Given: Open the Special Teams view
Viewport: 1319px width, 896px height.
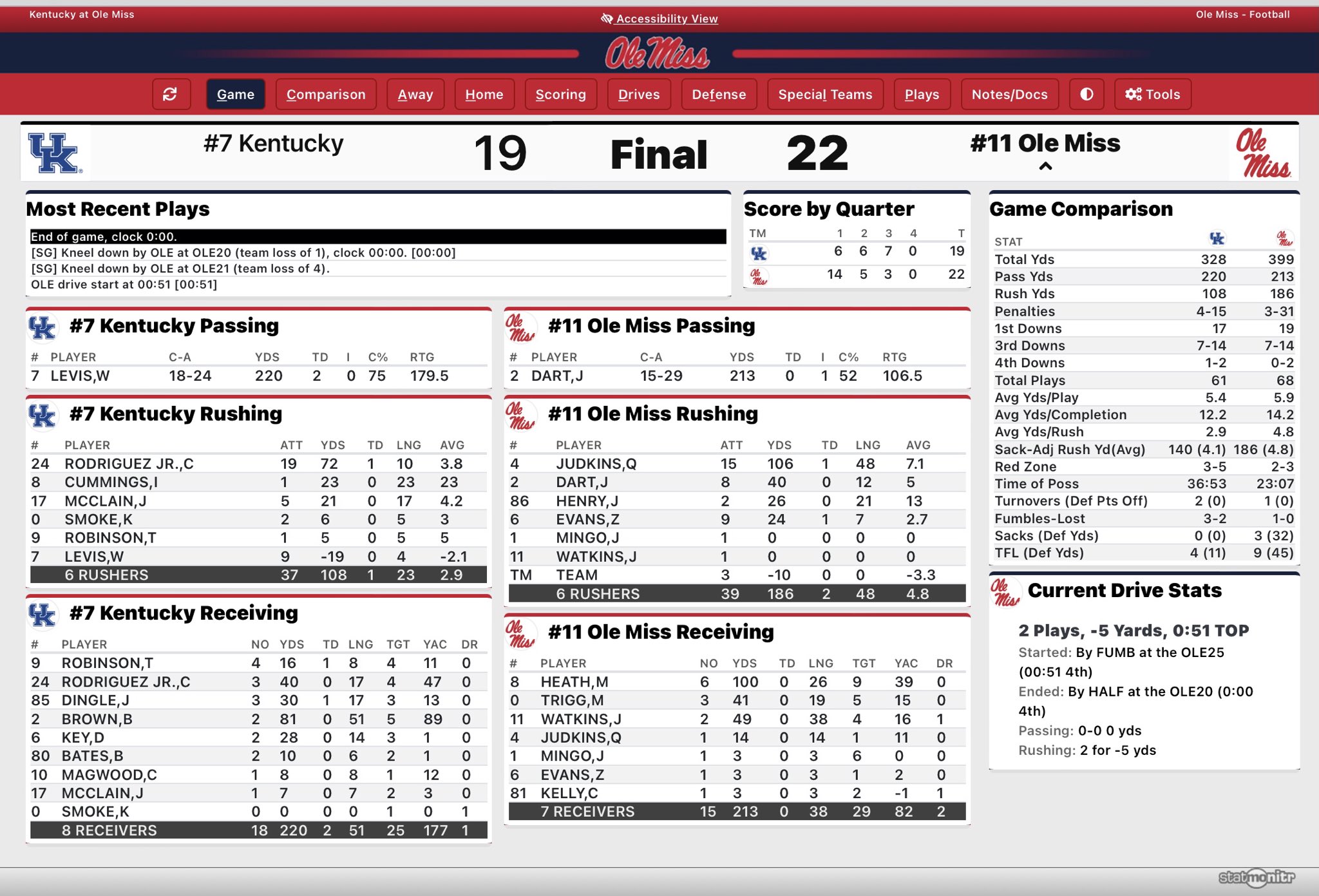Looking at the screenshot, I should click(x=825, y=94).
